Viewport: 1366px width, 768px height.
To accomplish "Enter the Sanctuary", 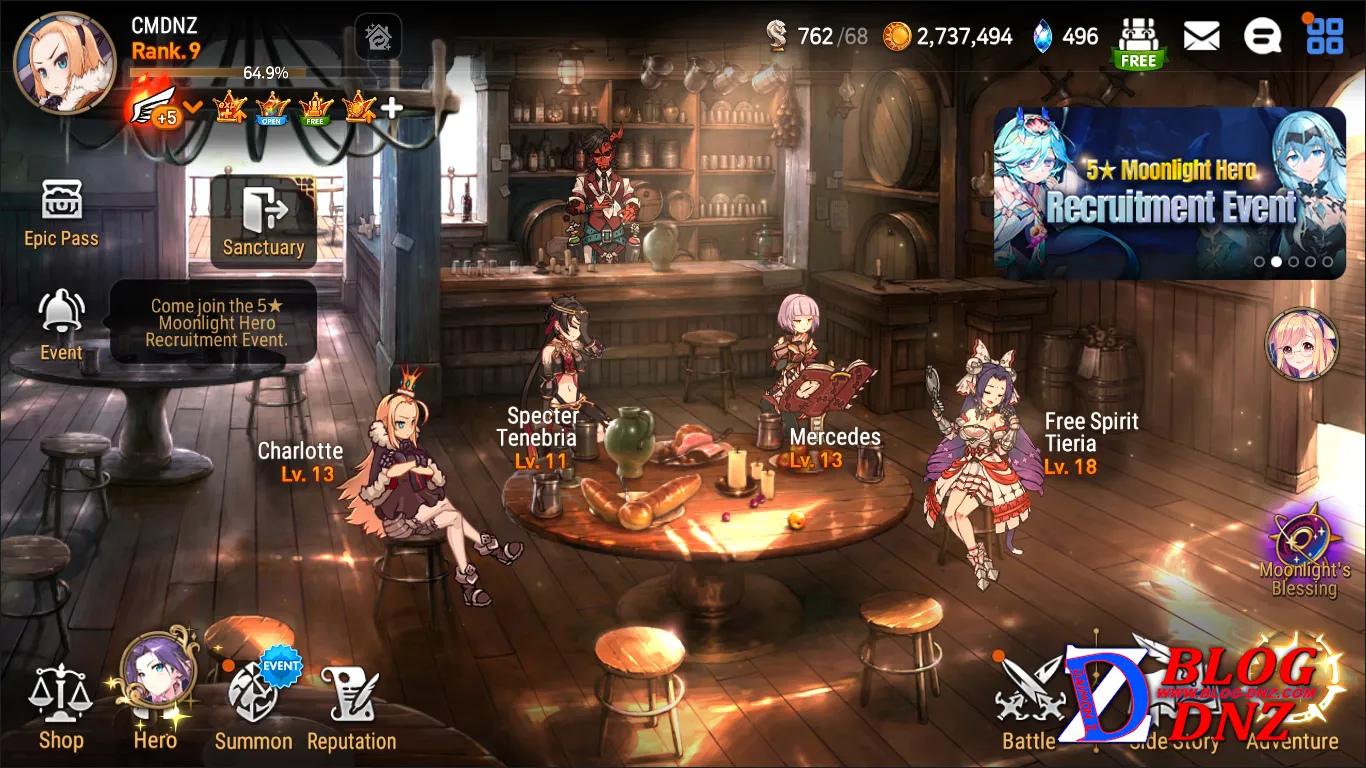I will pos(263,221).
